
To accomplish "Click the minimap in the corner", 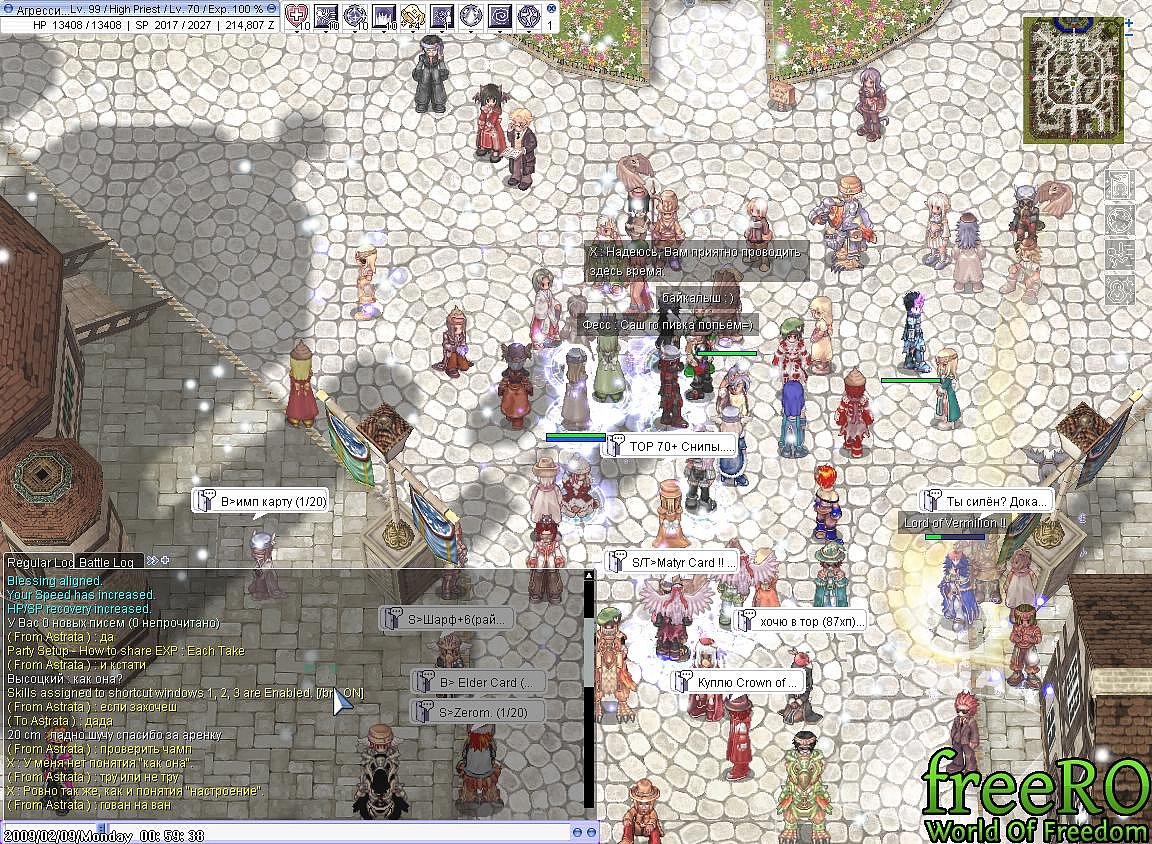I will click(x=1074, y=78).
